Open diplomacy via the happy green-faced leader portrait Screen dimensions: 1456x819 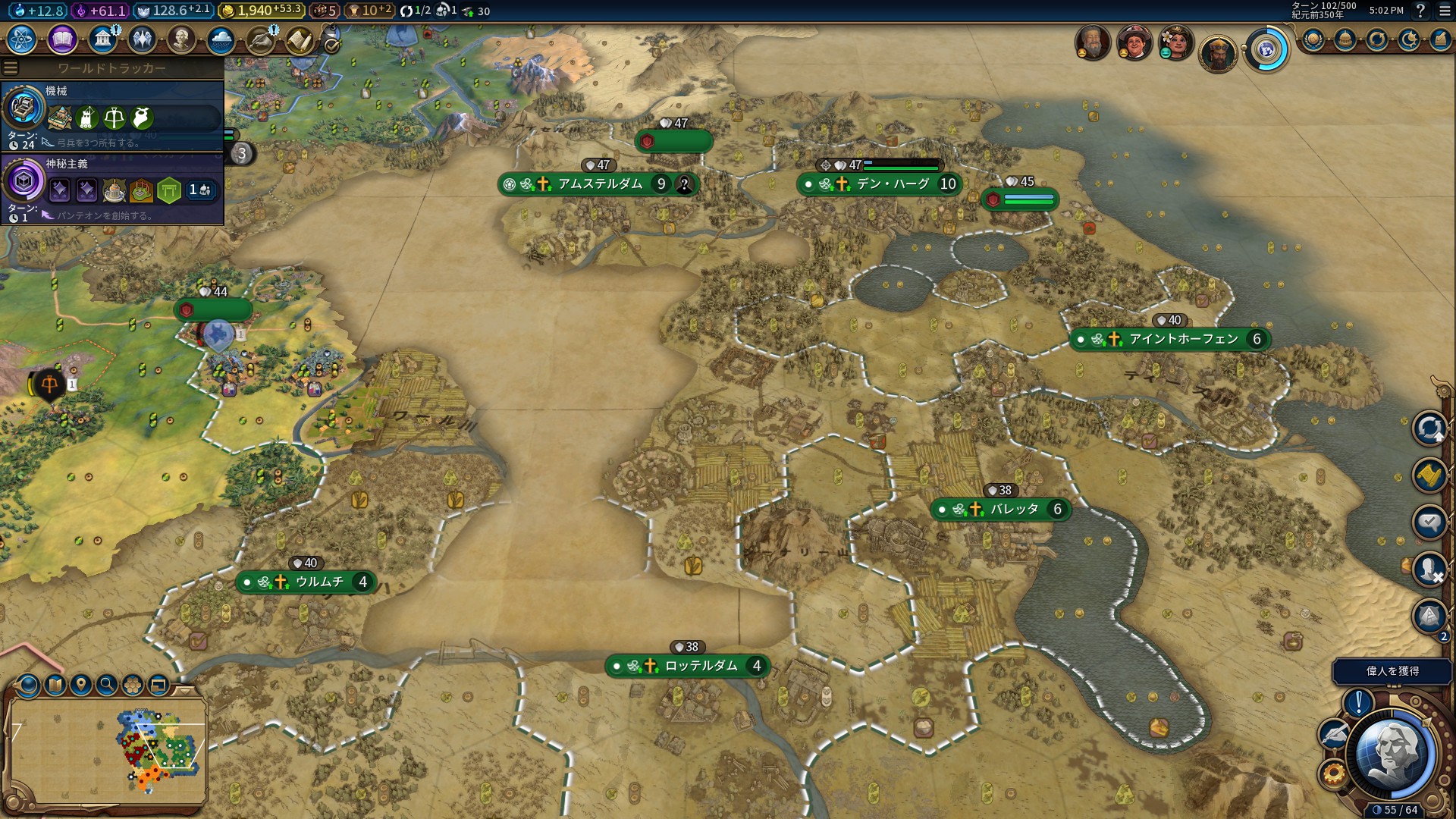1174,43
